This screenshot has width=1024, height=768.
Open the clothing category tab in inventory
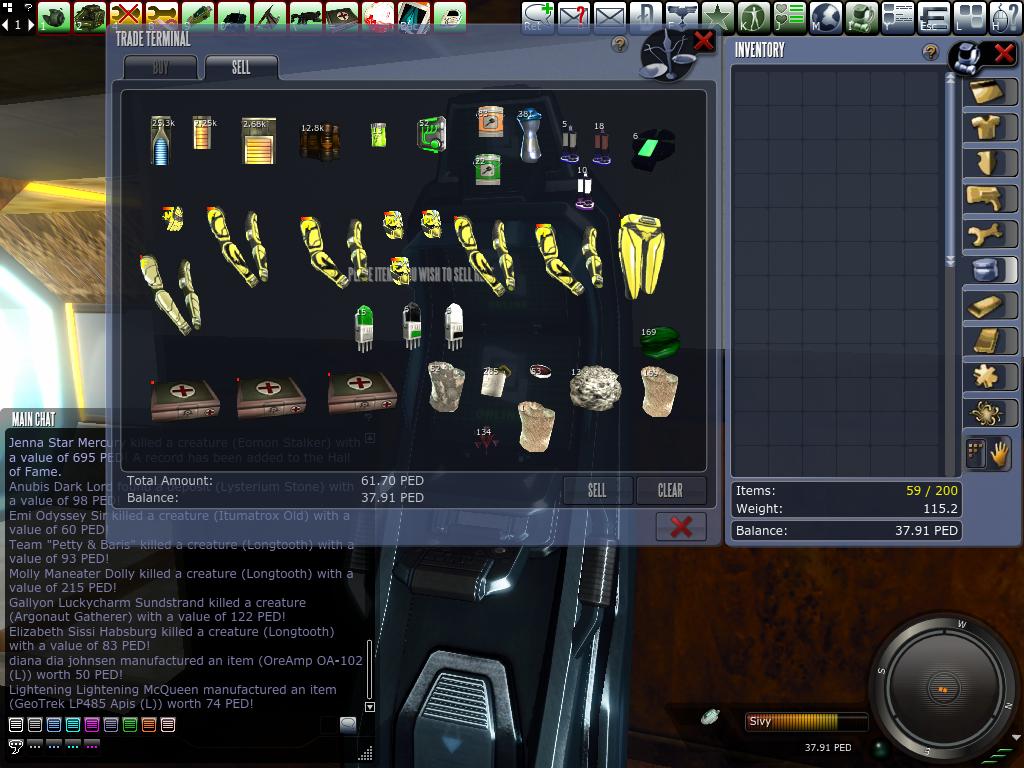tap(989, 127)
